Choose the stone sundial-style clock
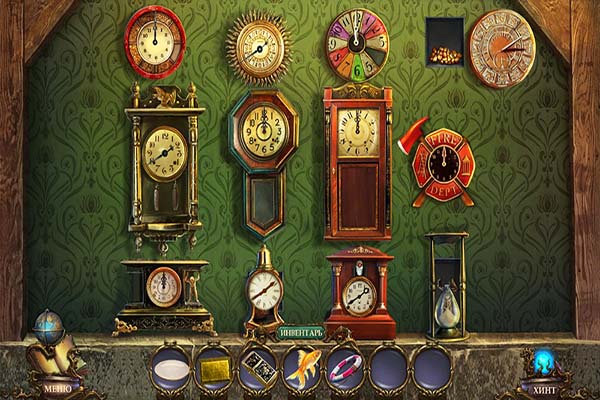Screen dimensions: 600x400 pos(502,48)
